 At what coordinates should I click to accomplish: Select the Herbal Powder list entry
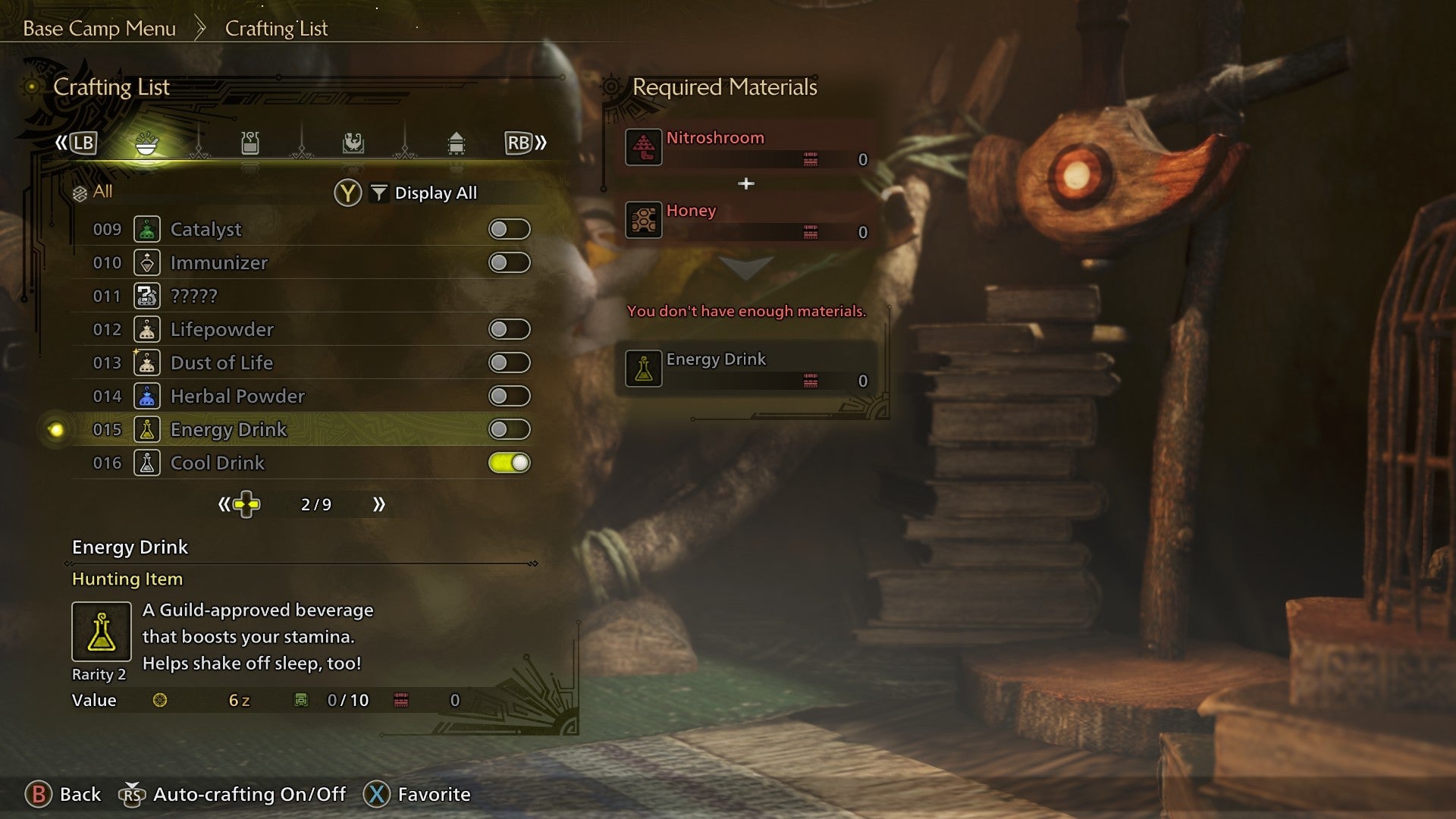click(x=237, y=396)
